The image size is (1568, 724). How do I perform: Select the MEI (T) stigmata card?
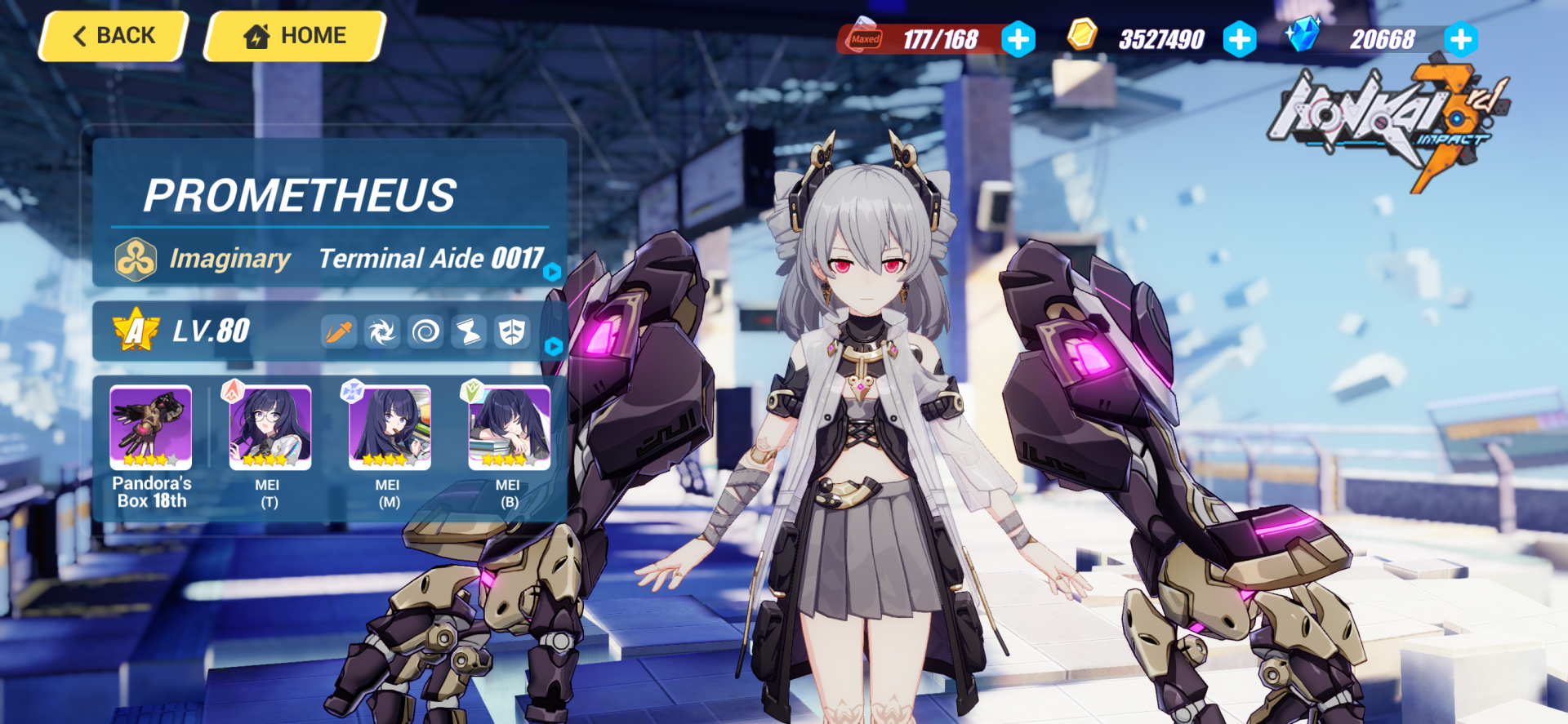tap(269, 428)
